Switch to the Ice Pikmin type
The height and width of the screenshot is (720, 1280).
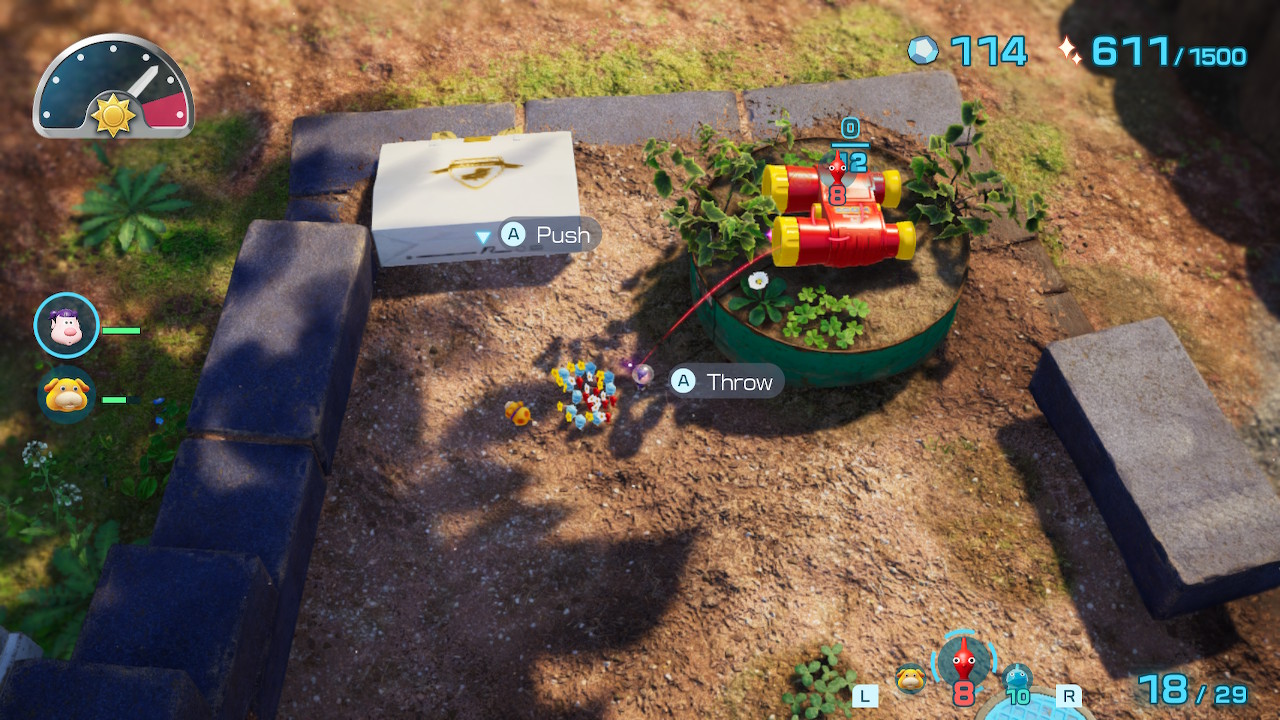point(1018,680)
